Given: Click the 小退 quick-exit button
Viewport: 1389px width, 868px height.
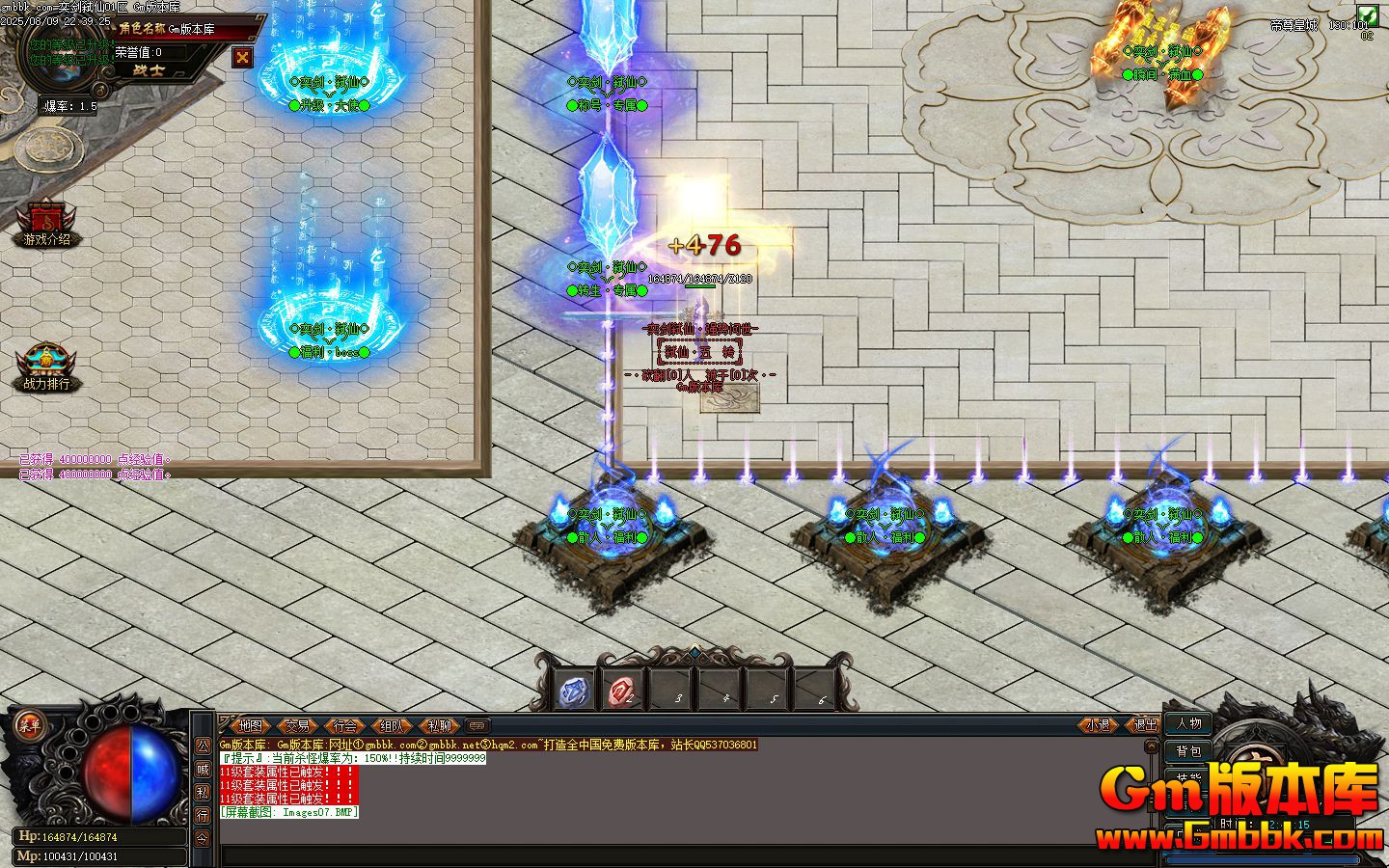Looking at the screenshot, I should (x=1096, y=725).
